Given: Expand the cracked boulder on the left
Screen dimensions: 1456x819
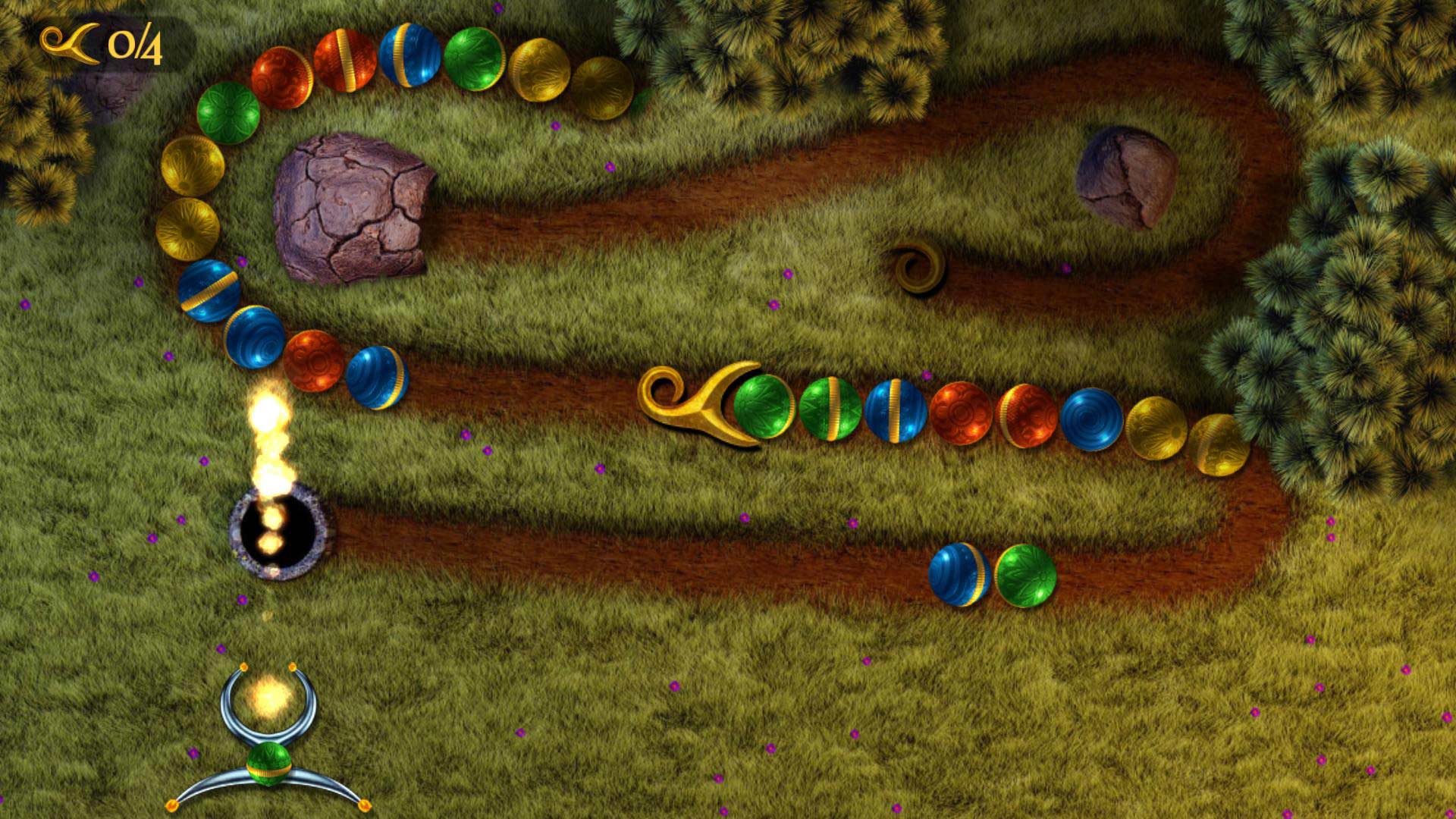Looking at the screenshot, I should [353, 205].
